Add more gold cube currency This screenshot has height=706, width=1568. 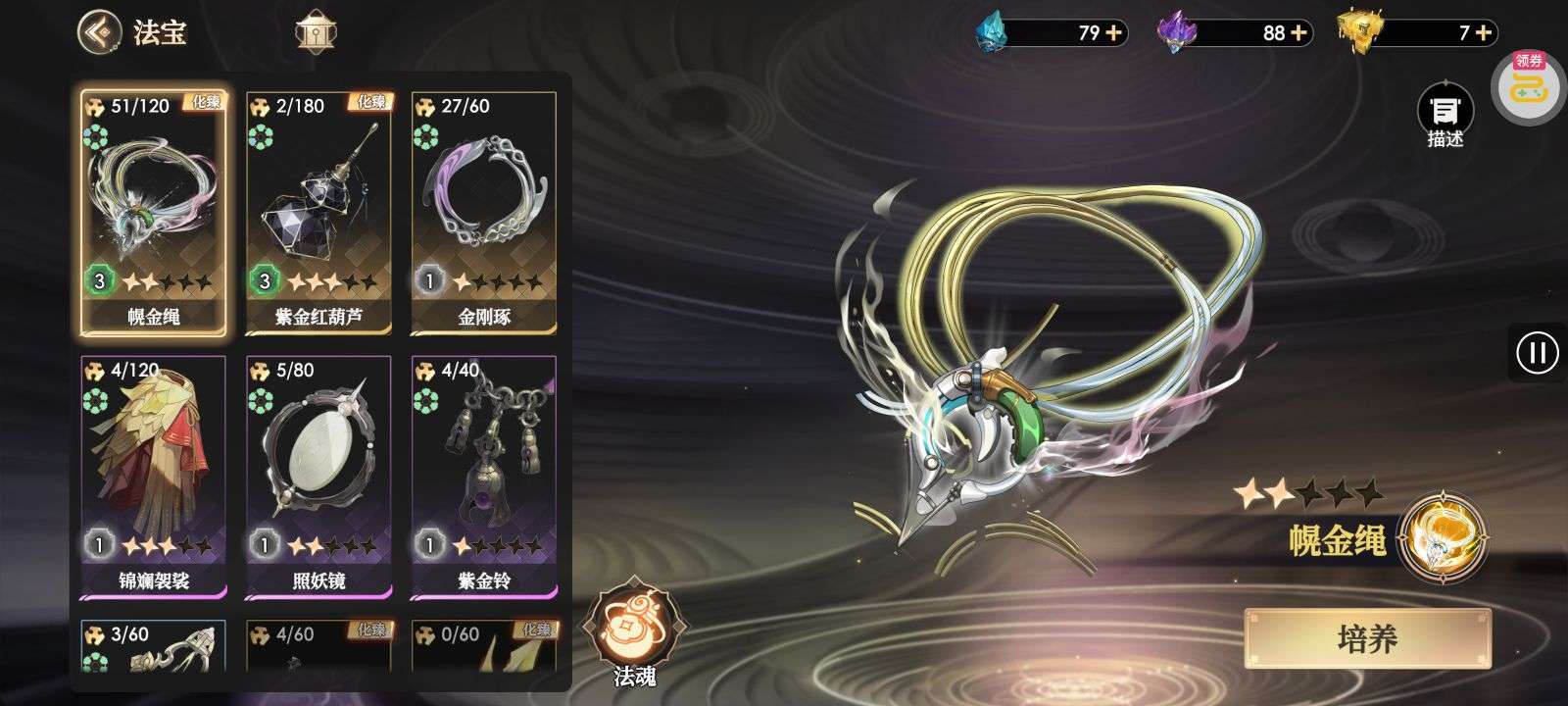(x=1483, y=33)
